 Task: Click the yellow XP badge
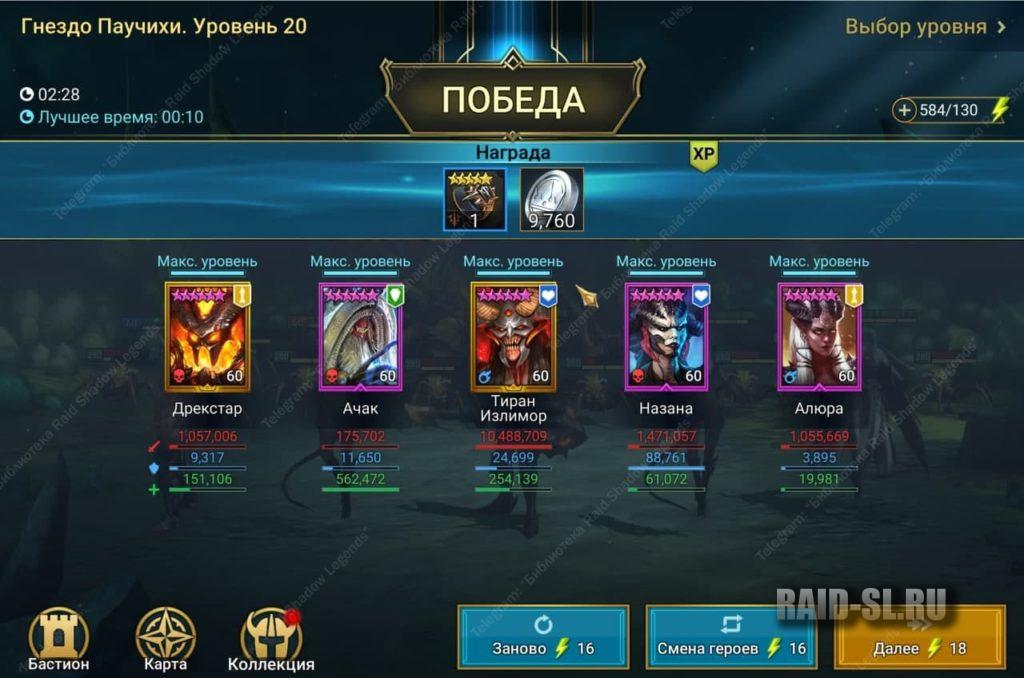(x=703, y=153)
